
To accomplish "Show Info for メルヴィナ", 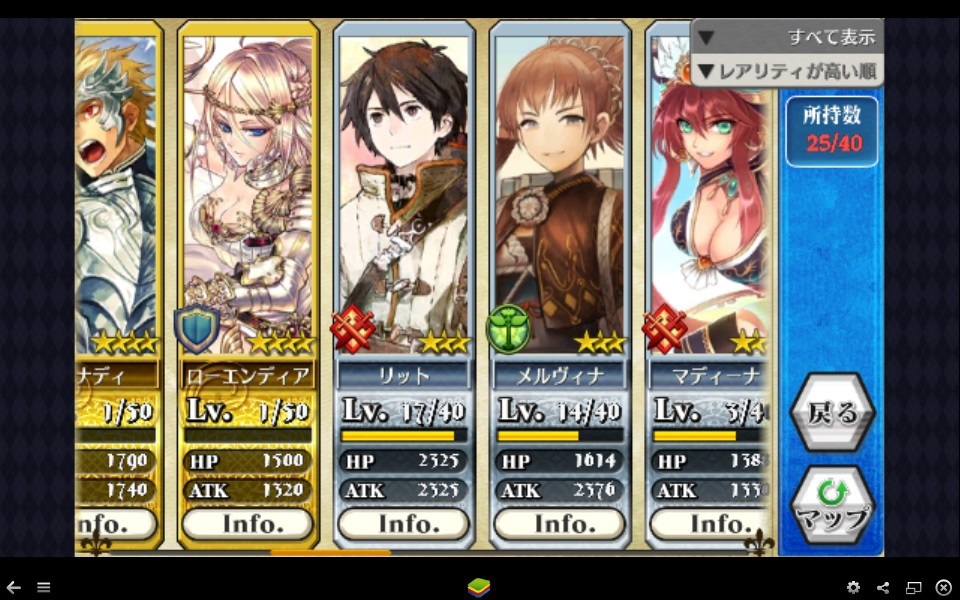I will pos(560,524).
